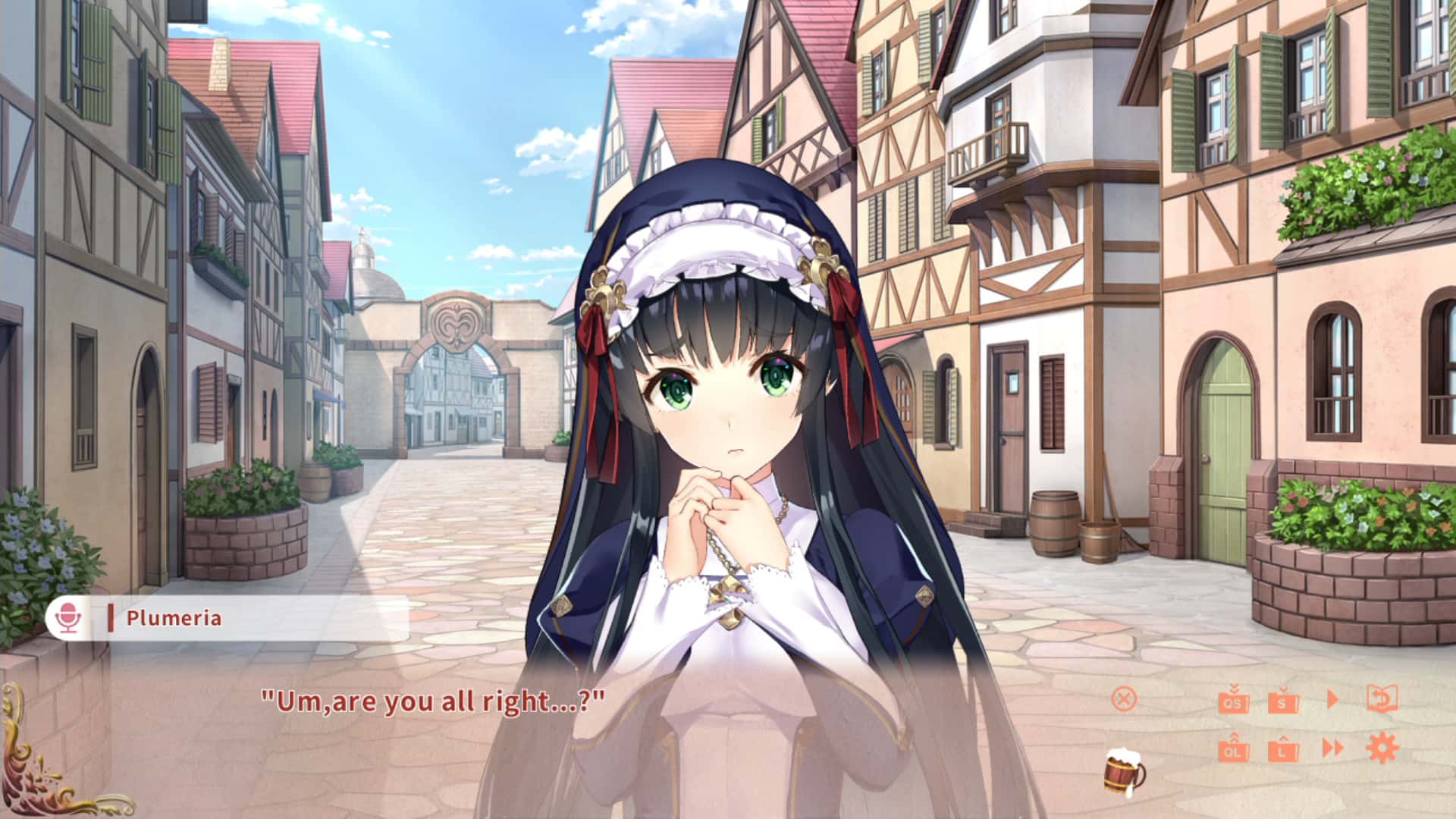Open settings with the gear icon
This screenshot has width=1456, height=819.
(x=1382, y=747)
